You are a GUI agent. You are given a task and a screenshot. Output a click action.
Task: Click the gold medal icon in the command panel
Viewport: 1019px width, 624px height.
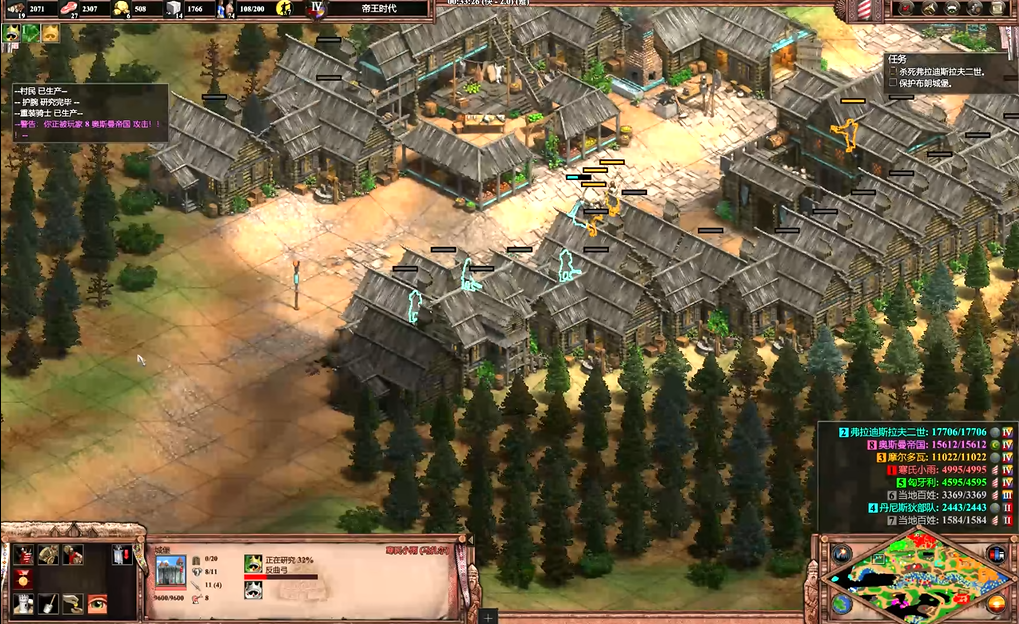pyautogui.click(x=21, y=579)
